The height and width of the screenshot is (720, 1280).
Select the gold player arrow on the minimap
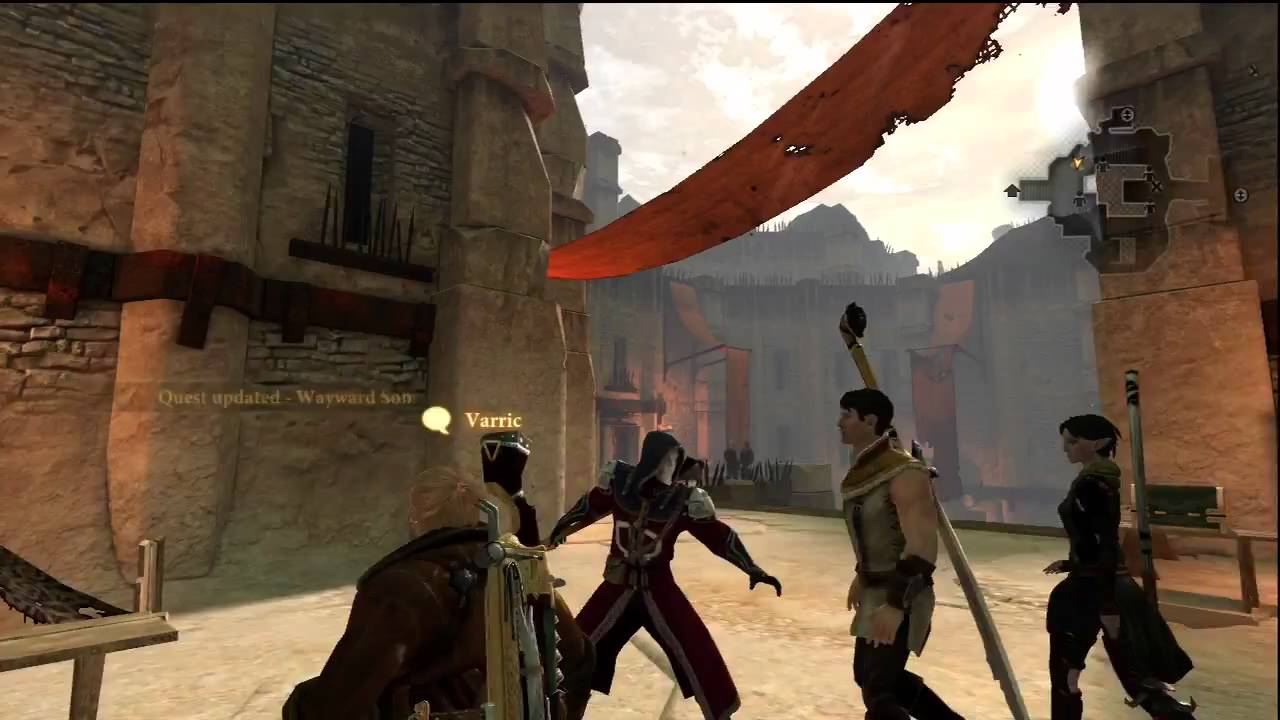point(1077,163)
